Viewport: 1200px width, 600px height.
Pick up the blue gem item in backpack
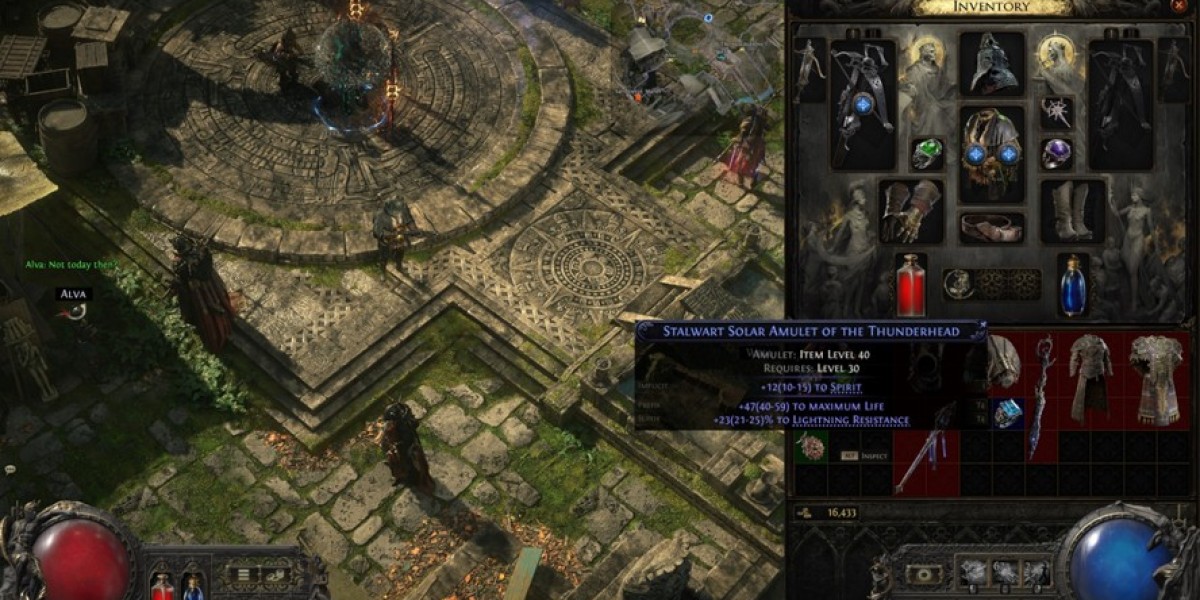pos(1008,412)
